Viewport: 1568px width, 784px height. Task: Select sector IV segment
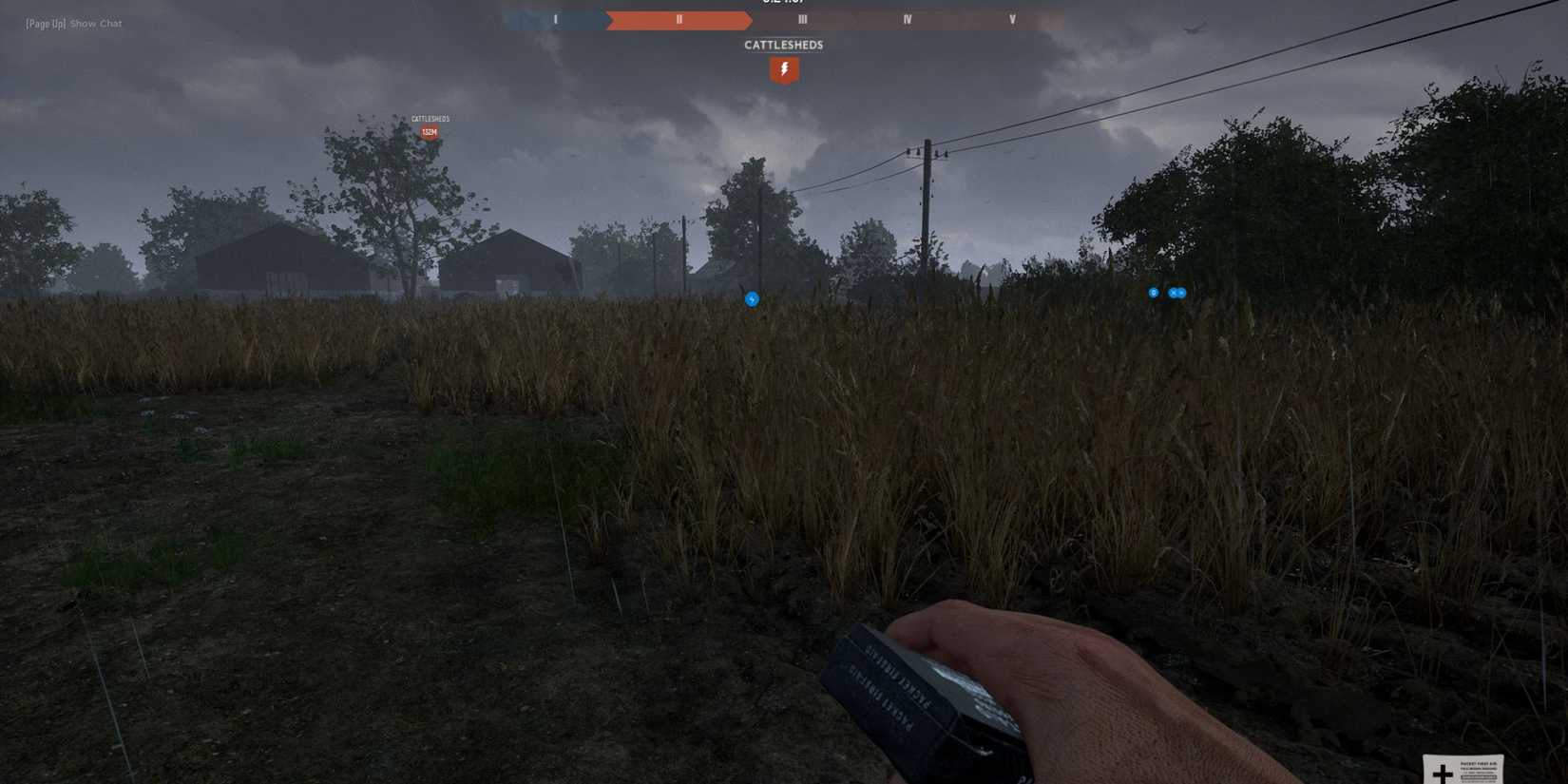(908, 18)
